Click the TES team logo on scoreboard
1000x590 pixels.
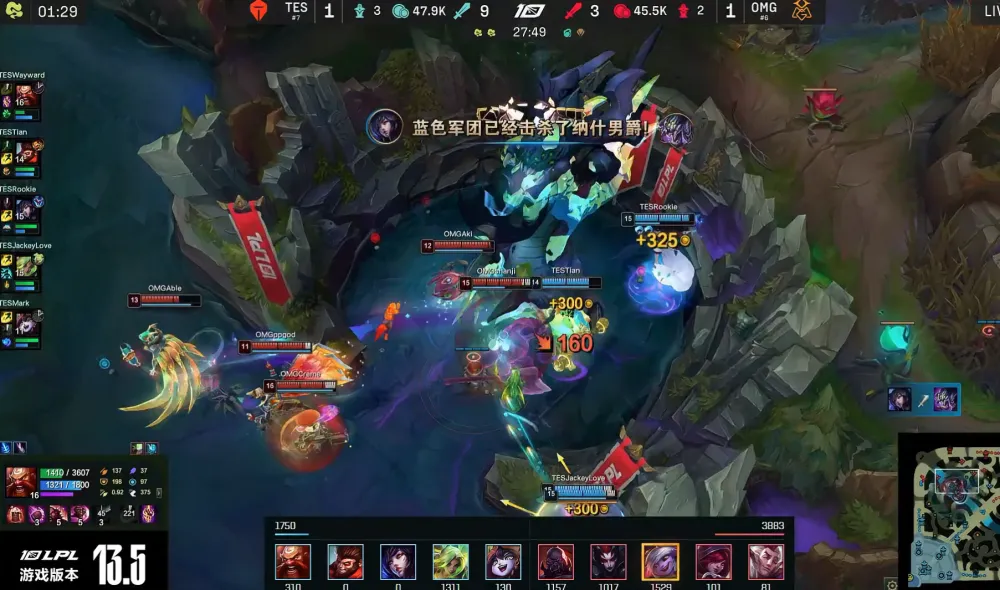261,11
